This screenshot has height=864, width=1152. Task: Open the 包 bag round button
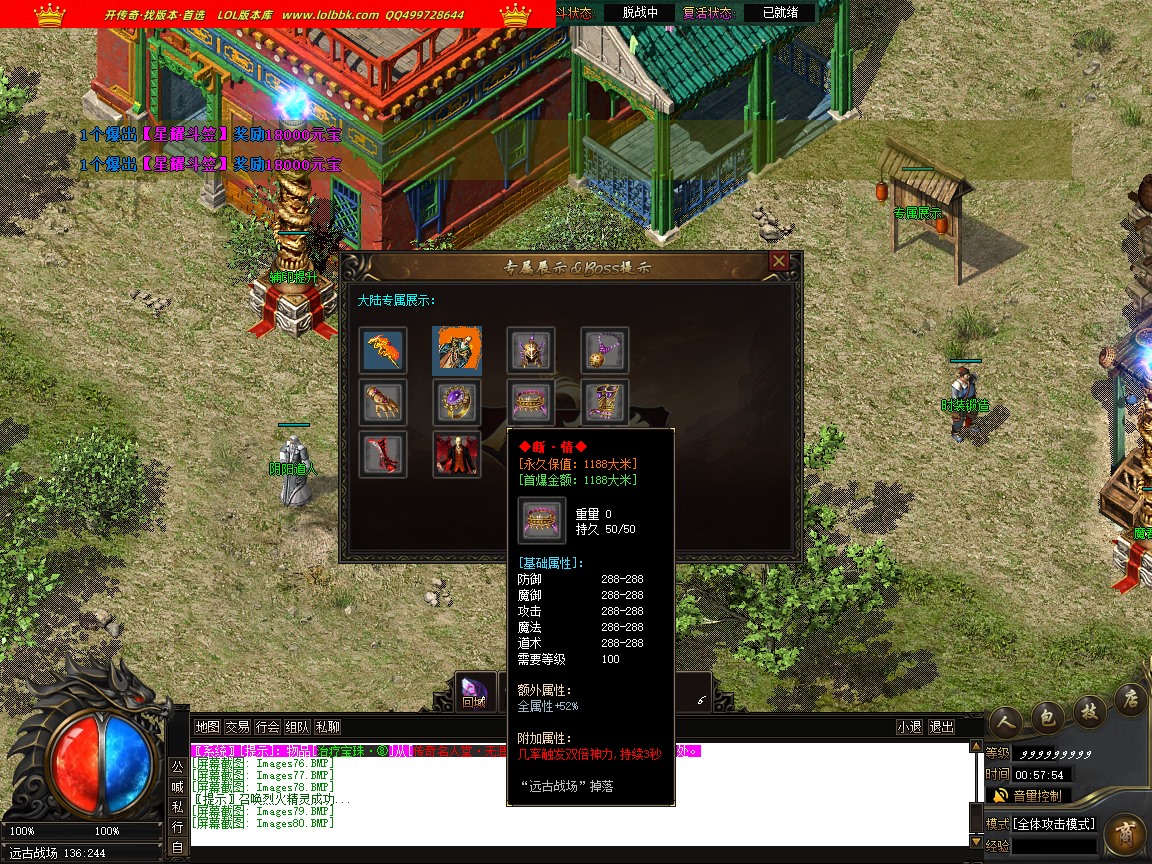[x=1047, y=716]
